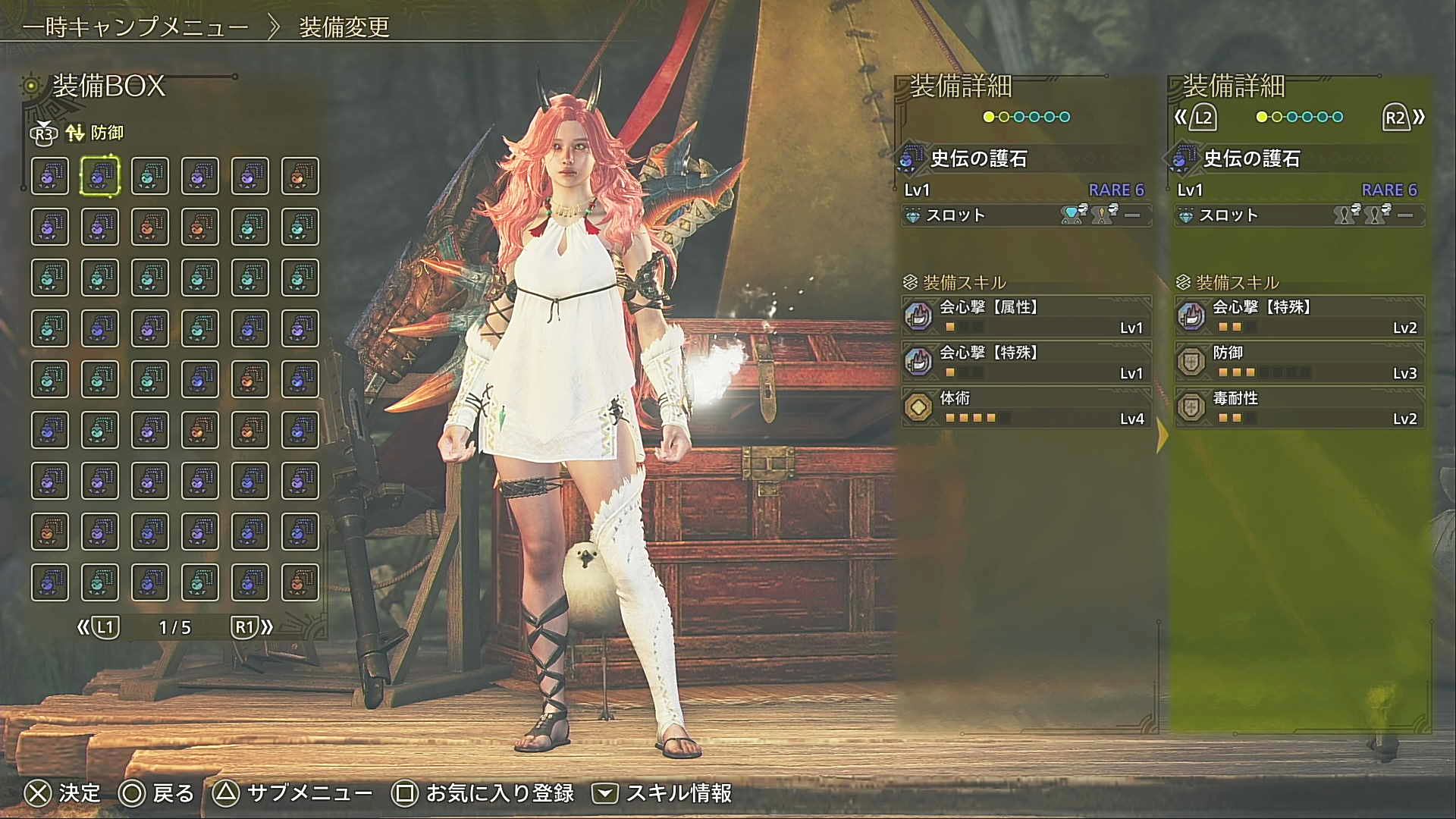Select the green-highlighted talisman in the equipment box
This screenshot has height=819, width=1456.
click(x=100, y=176)
